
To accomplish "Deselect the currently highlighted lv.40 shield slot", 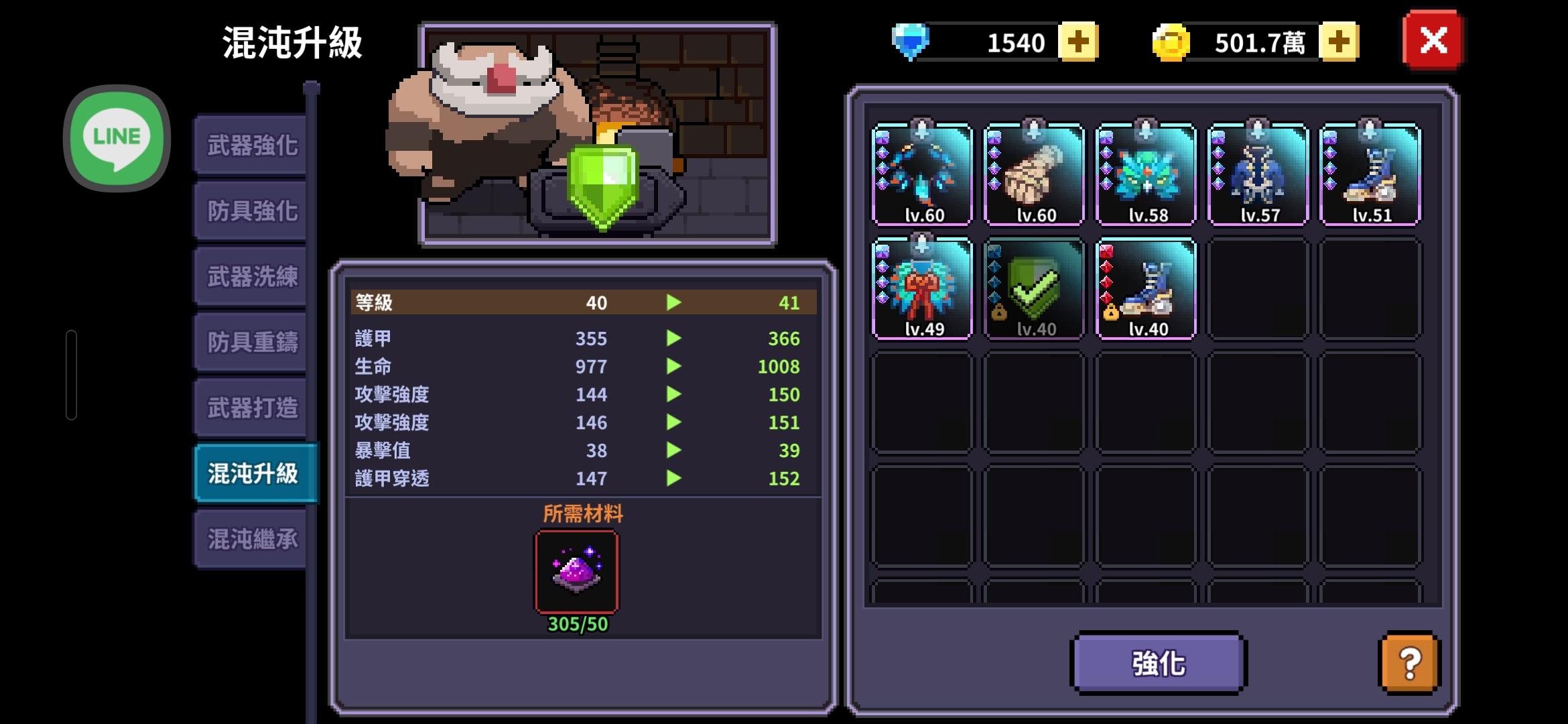I will pos(1035,290).
